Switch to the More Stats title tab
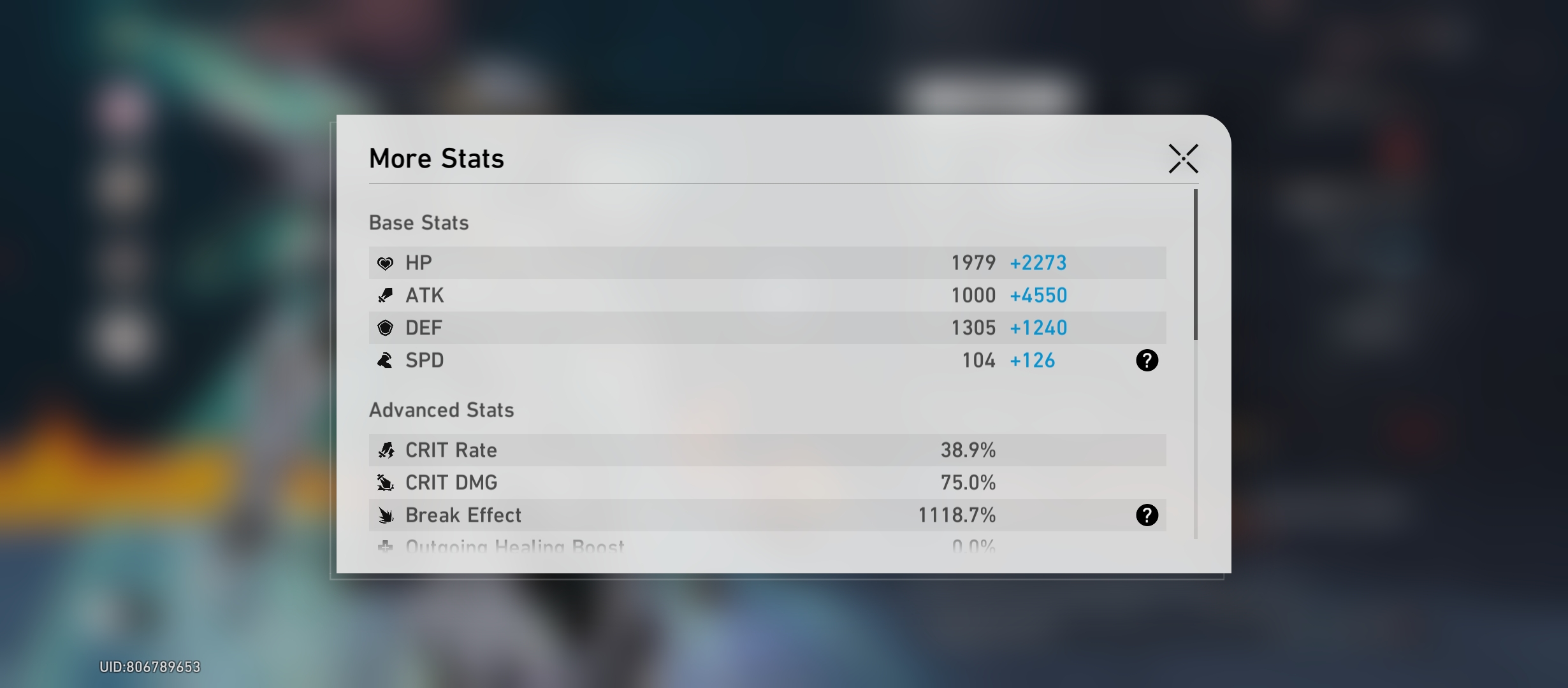The image size is (1568, 688). pyautogui.click(x=436, y=159)
